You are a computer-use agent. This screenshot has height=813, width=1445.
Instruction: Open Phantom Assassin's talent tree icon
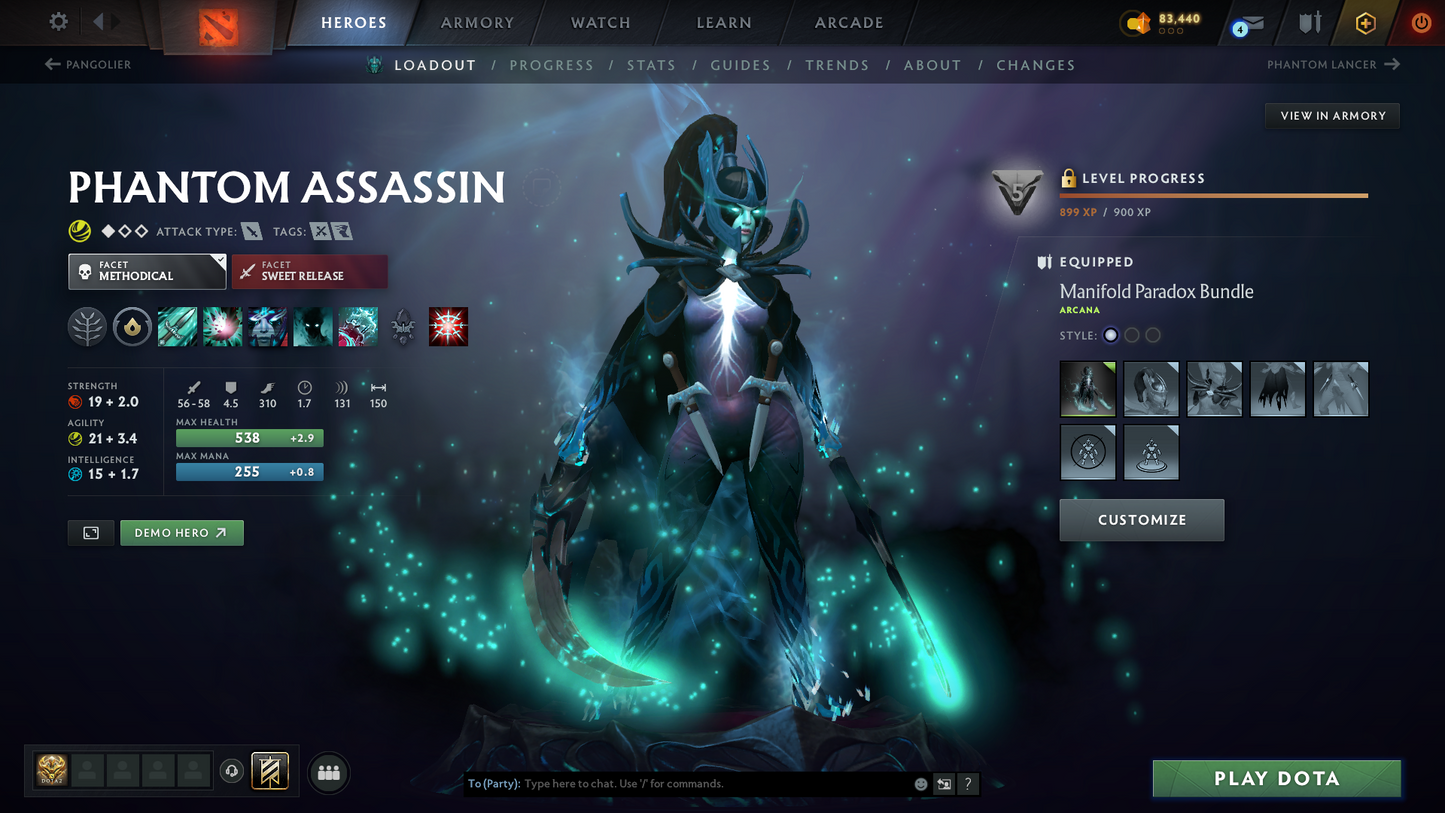point(87,326)
